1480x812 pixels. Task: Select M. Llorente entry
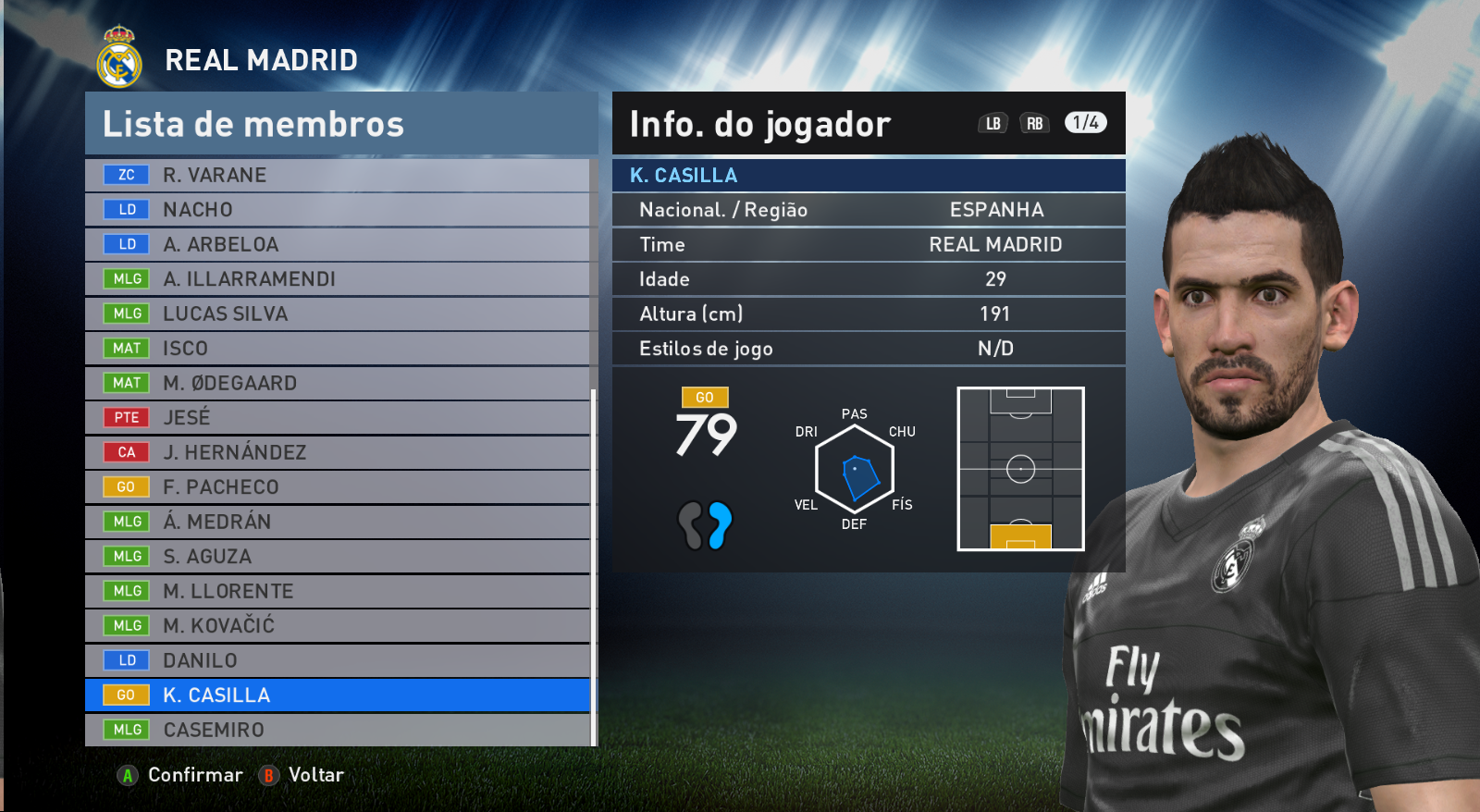[338, 591]
